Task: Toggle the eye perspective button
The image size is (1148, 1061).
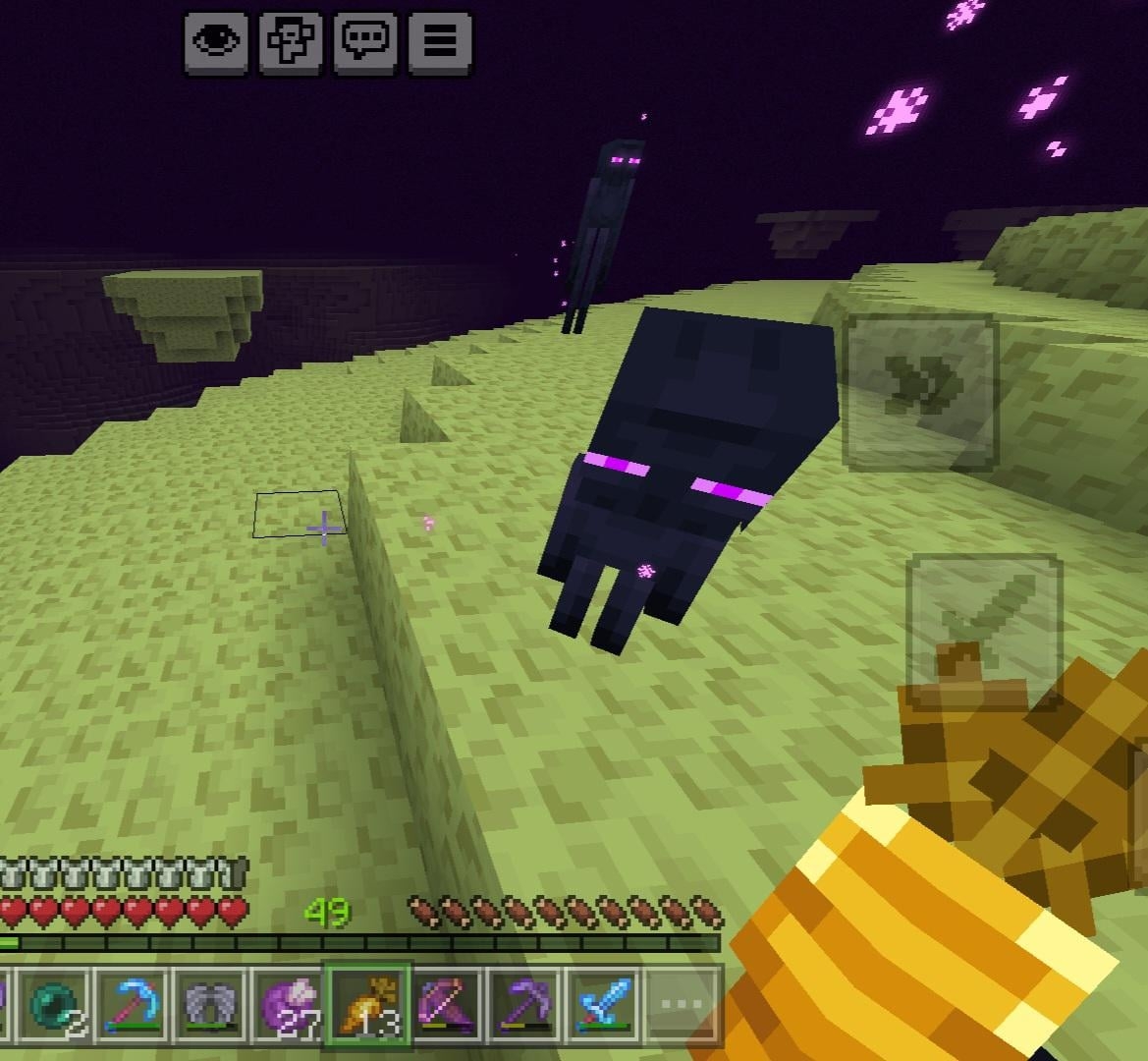Action: (216, 42)
